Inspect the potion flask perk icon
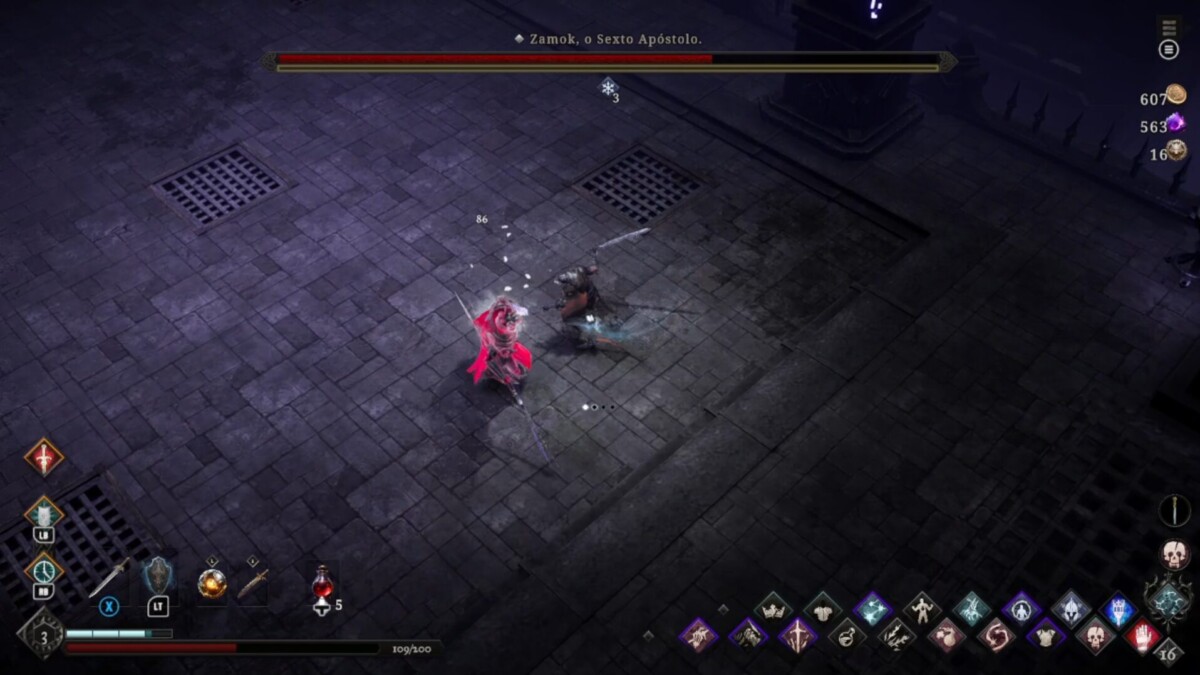Image resolution: width=1200 pixels, height=675 pixels. [x=847, y=635]
